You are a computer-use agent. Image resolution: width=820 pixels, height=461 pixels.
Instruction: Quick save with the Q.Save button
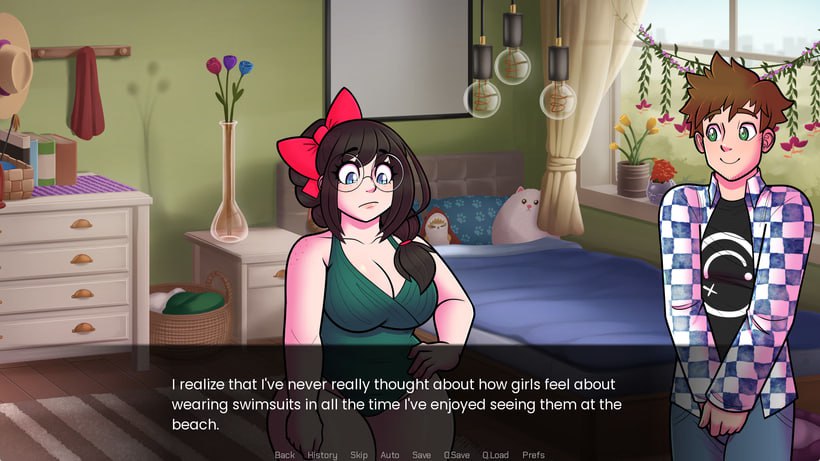457,455
